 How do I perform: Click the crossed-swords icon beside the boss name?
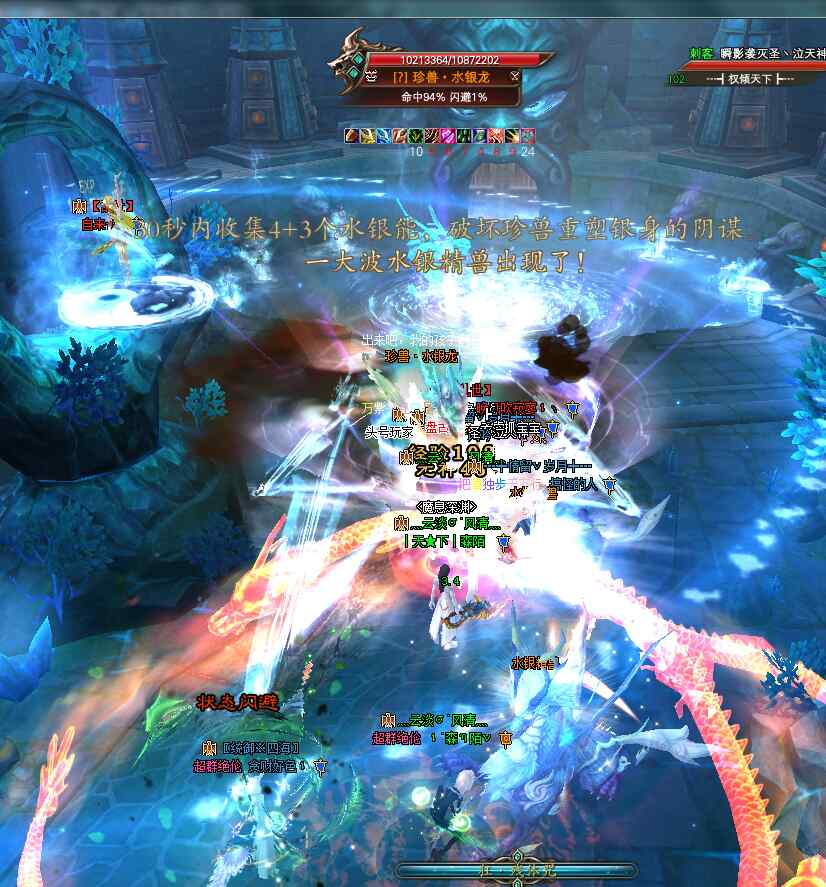point(514,76)
